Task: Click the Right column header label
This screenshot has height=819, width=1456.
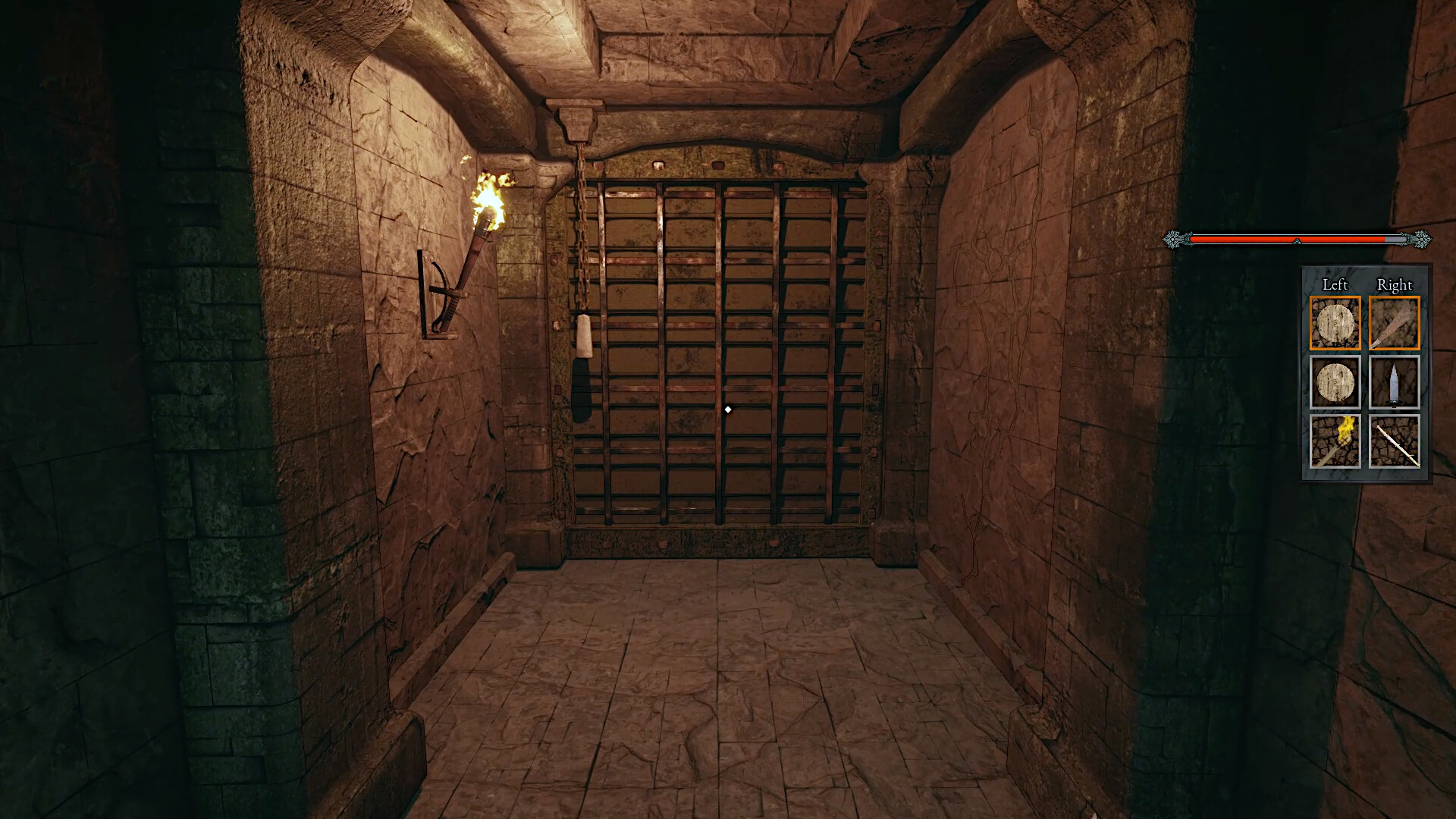Action: point(1394,286)
